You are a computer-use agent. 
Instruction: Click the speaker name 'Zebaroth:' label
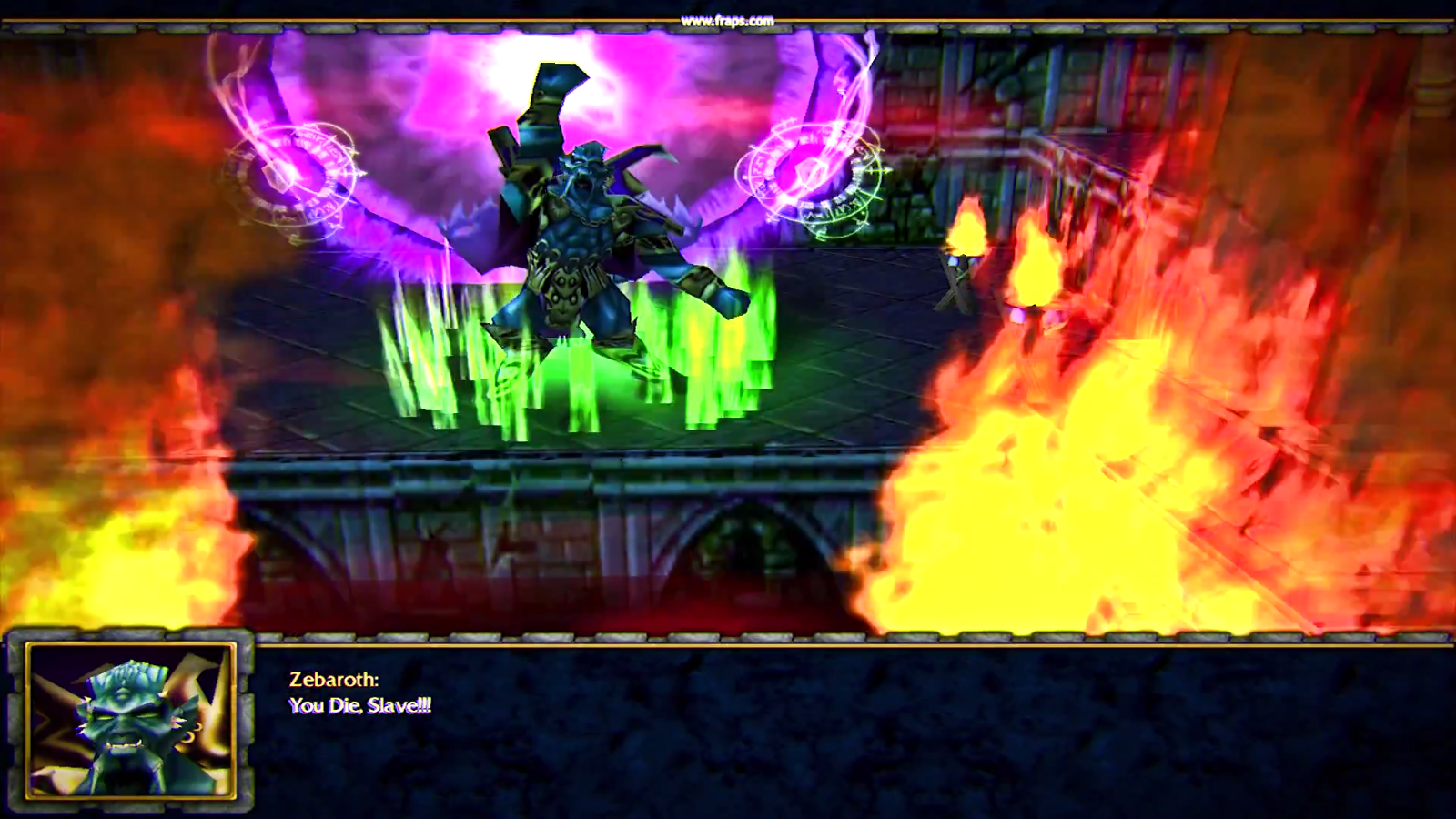pos(333,676)
